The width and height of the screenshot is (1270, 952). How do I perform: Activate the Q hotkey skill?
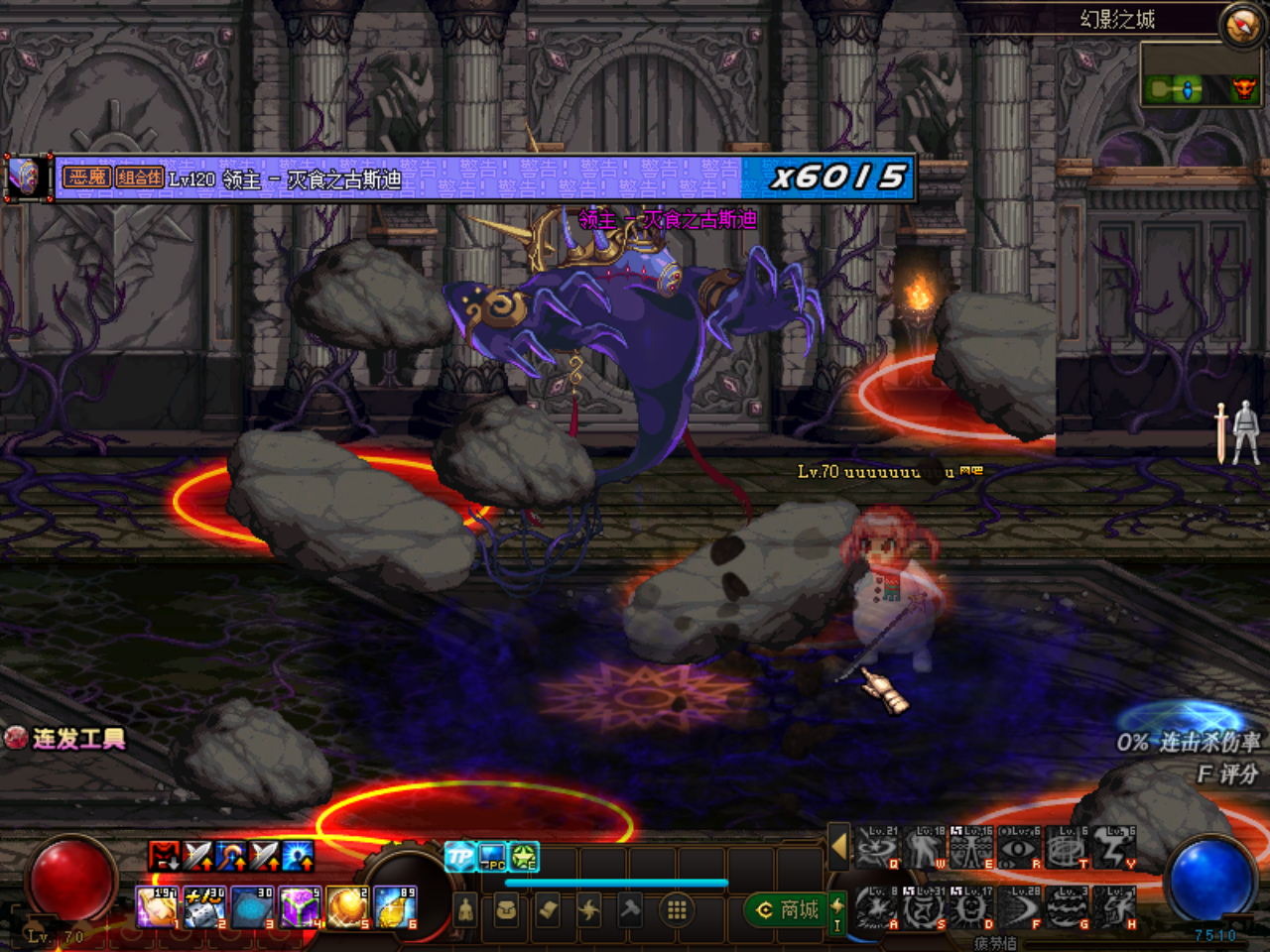point(876,849)
